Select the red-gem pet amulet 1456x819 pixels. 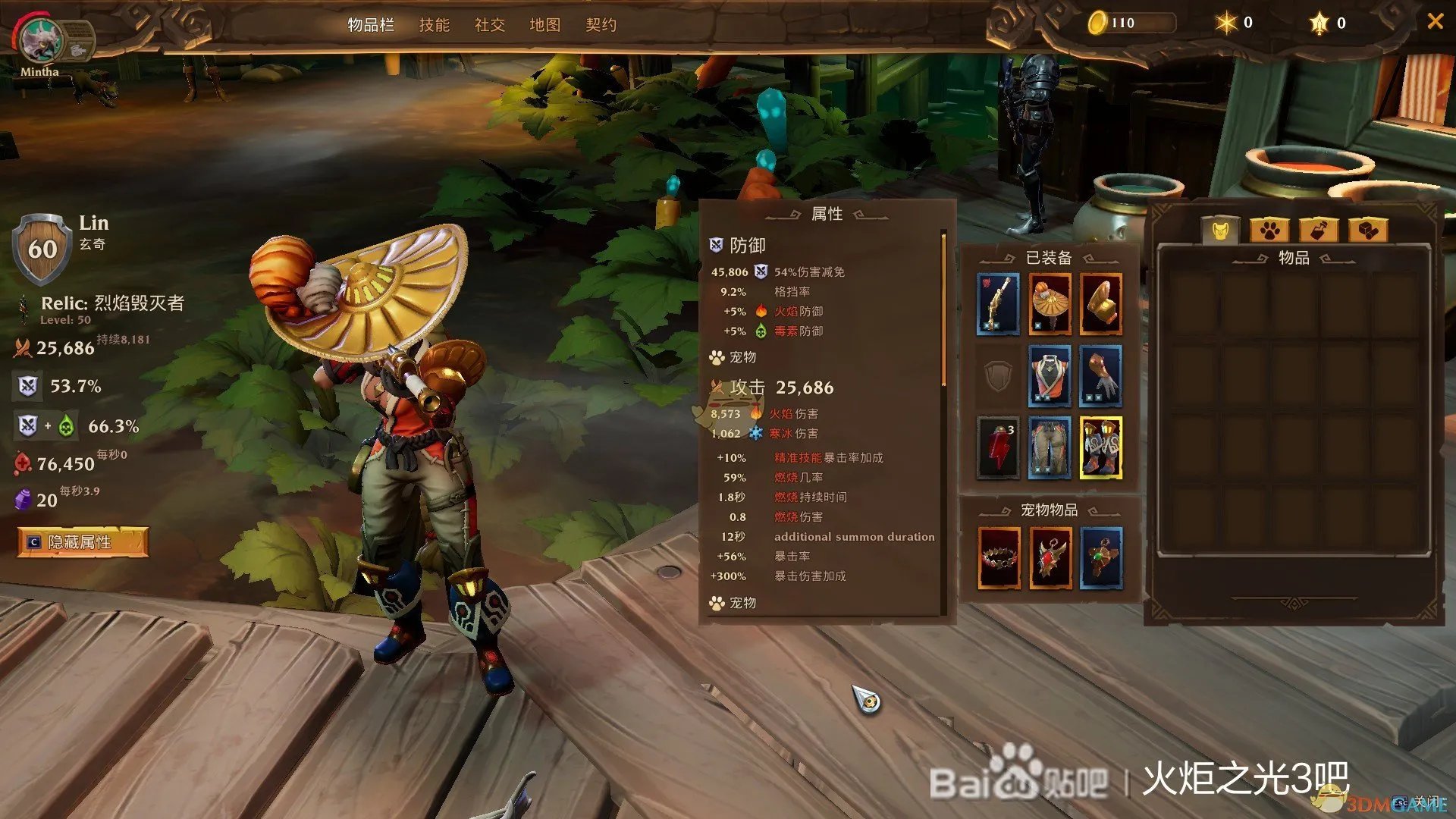click(x=1050, y=560)
